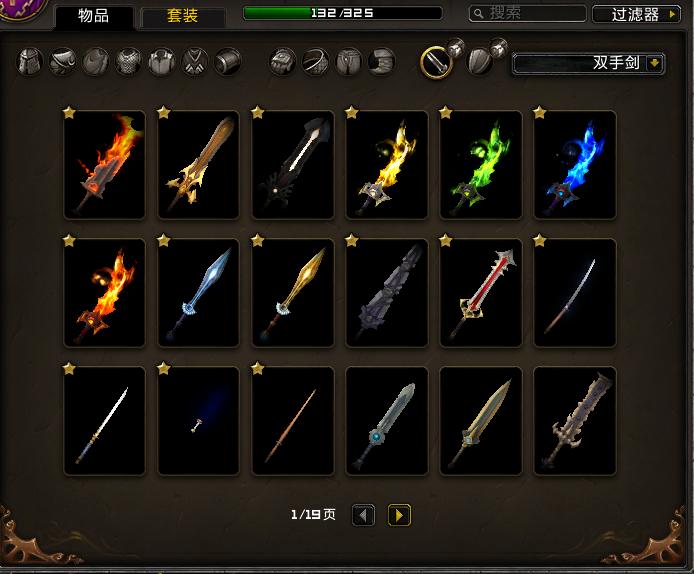Select the 物品 (Items) tab

(93, 16)
